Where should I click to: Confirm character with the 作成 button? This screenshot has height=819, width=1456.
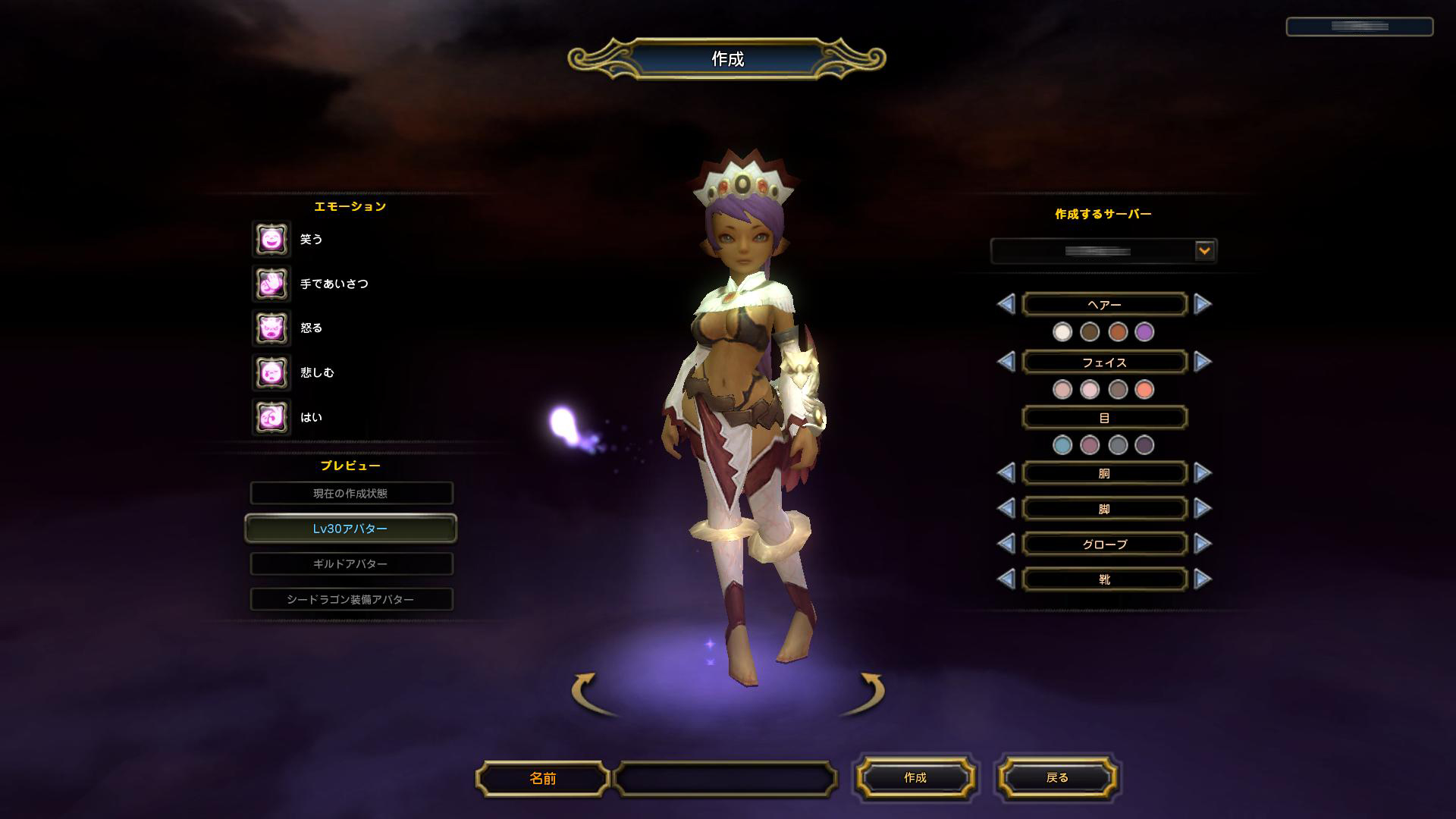tap(915, 778)
